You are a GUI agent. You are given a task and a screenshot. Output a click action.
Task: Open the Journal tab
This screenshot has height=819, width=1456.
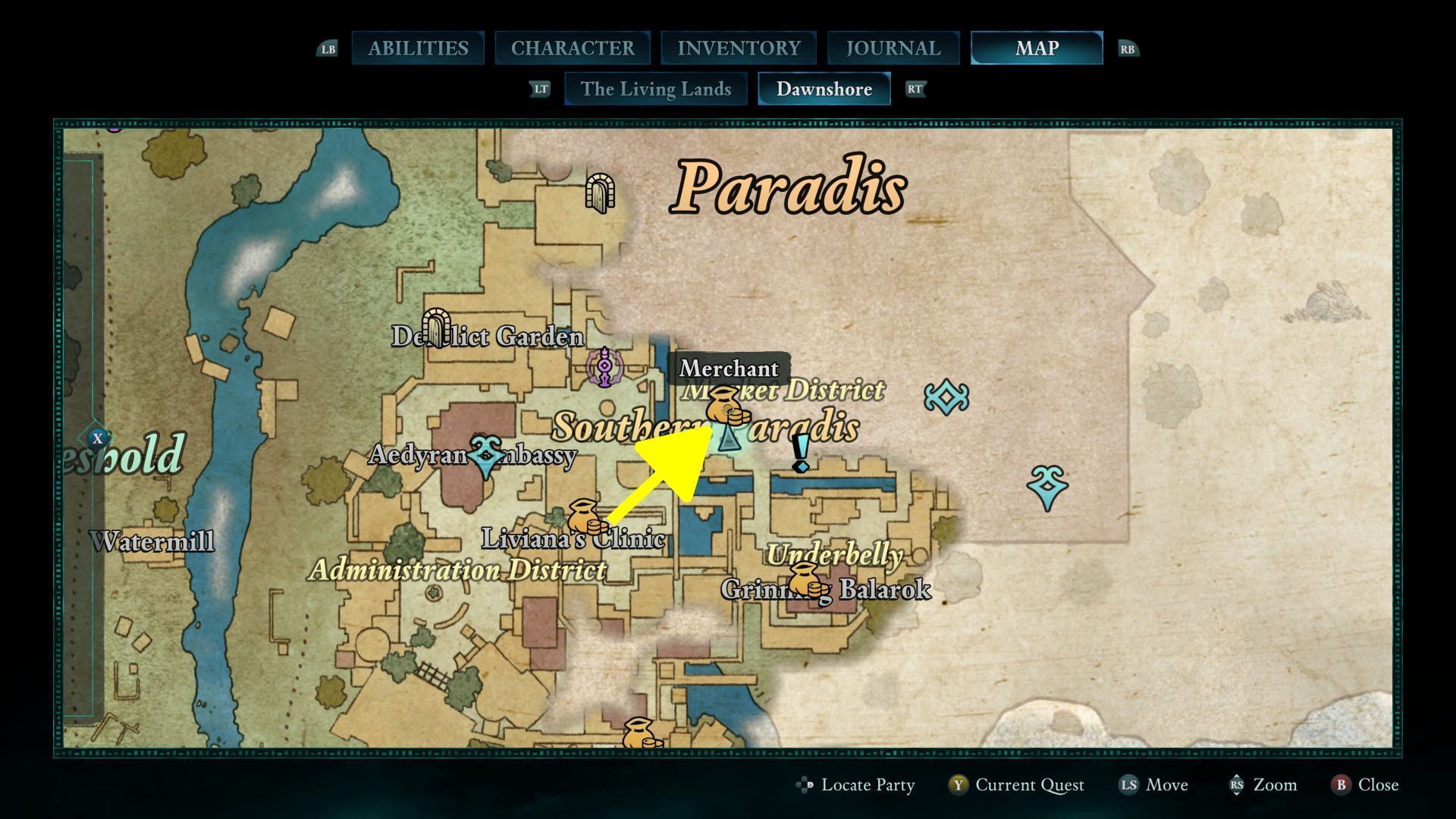click(893, 49)
